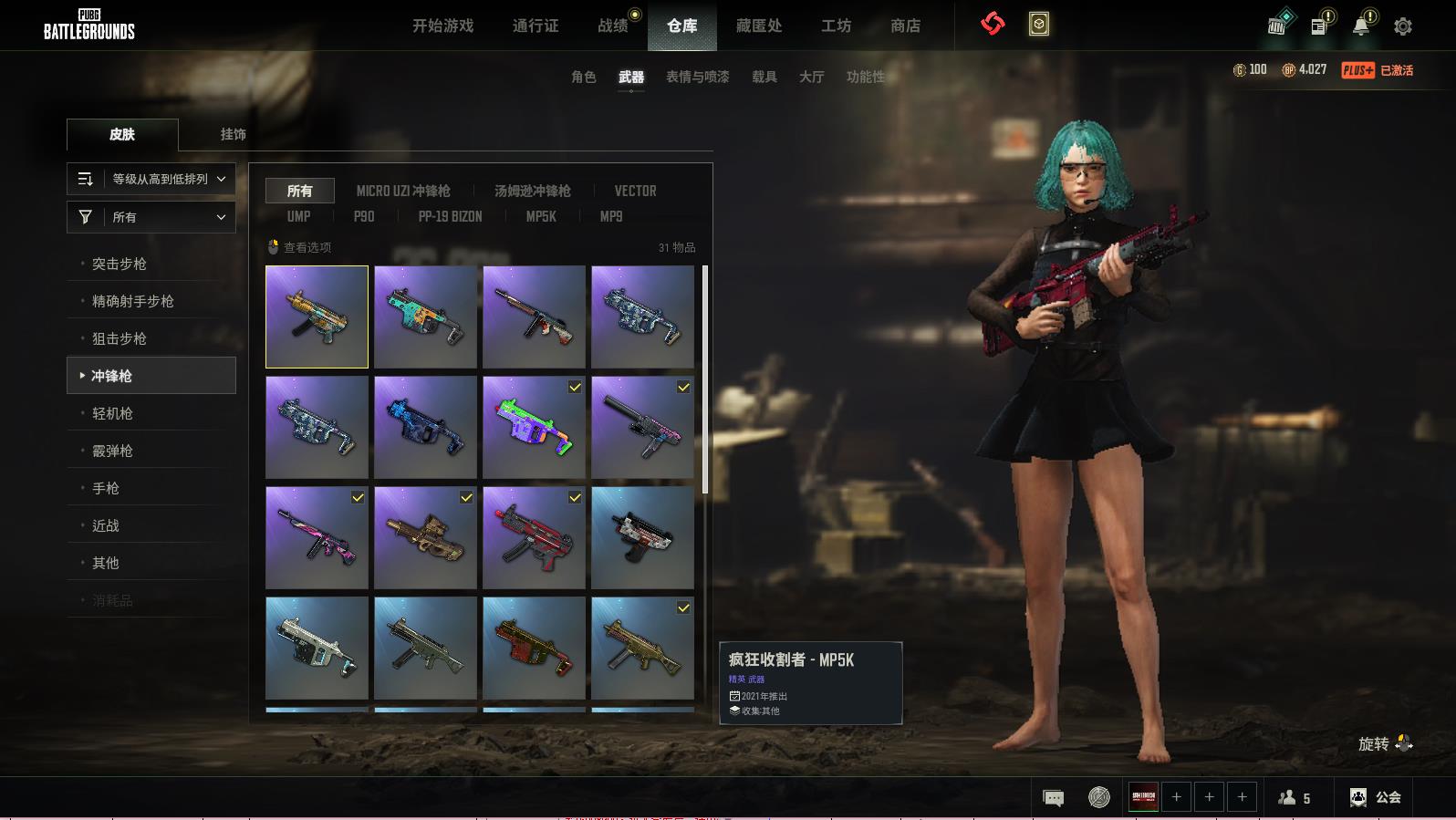Select the gold MP5K skin thumbnail
1456x820 pixels.
click(317, 317)
